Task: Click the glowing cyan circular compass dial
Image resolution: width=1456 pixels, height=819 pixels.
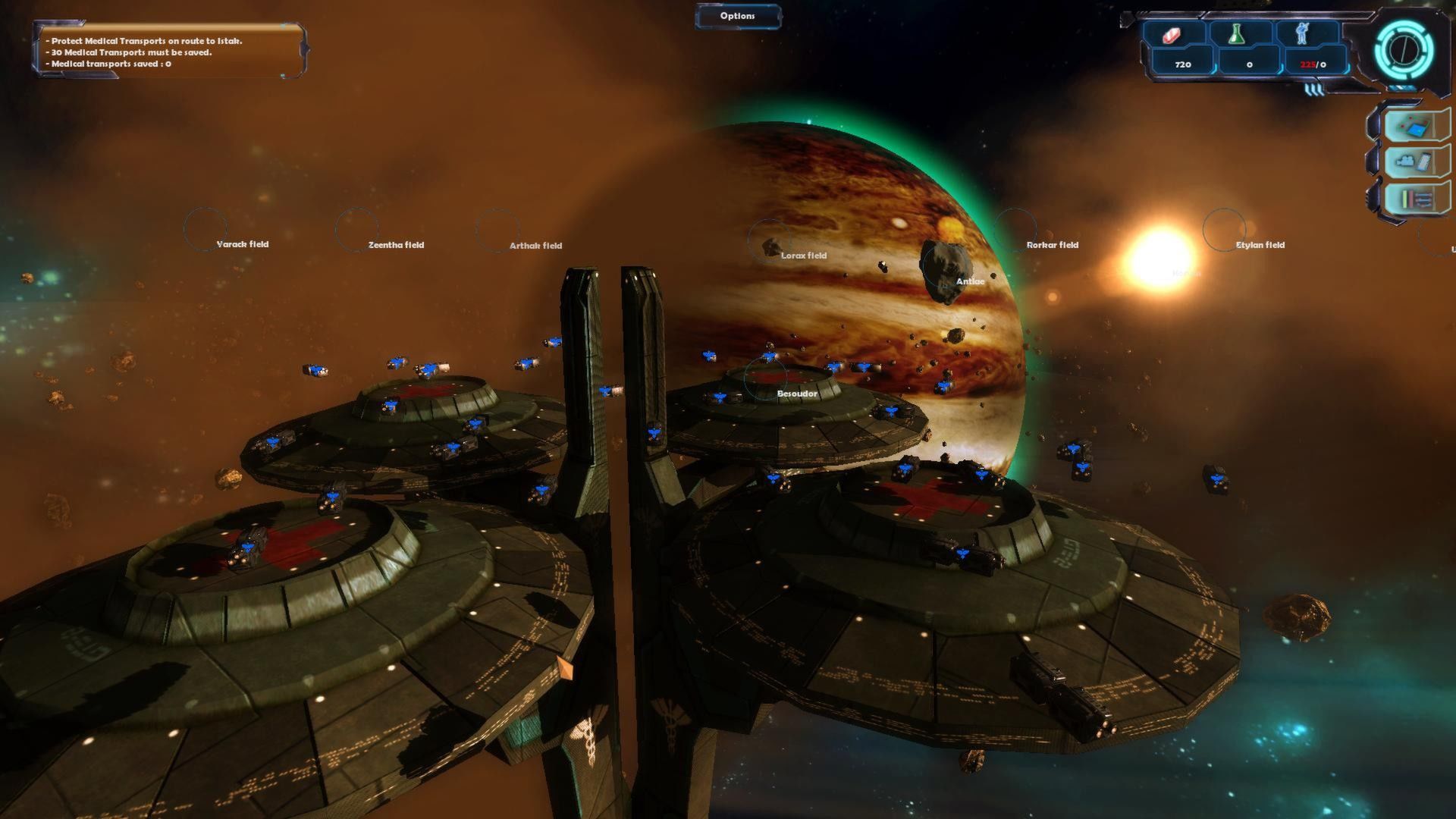Action: point(1404,50)
